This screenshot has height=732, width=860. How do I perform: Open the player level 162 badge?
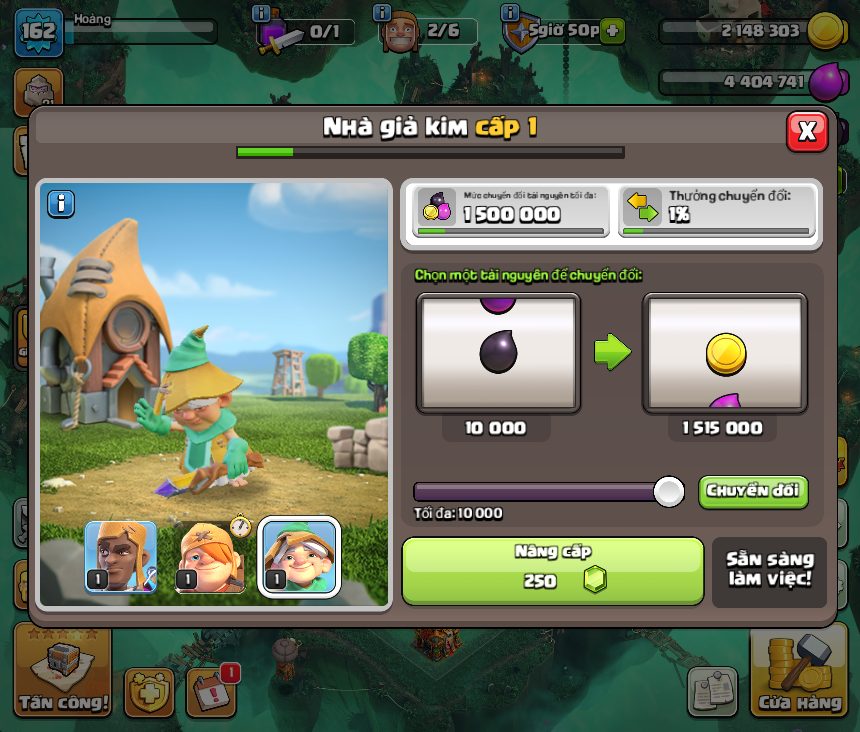[38, 31]
